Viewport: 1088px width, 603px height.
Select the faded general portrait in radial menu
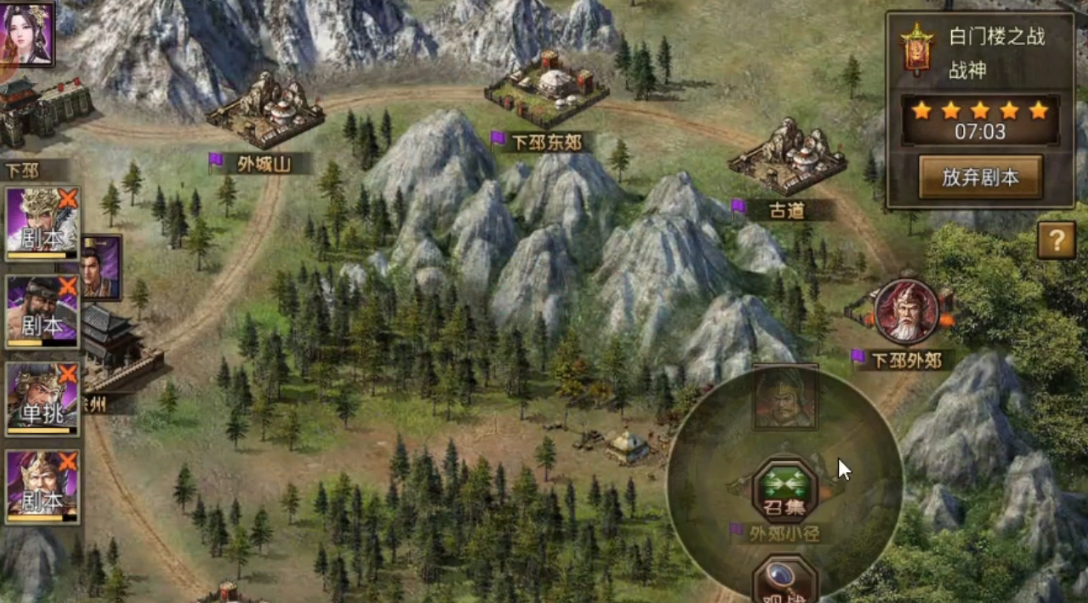[x=785, y=397]
